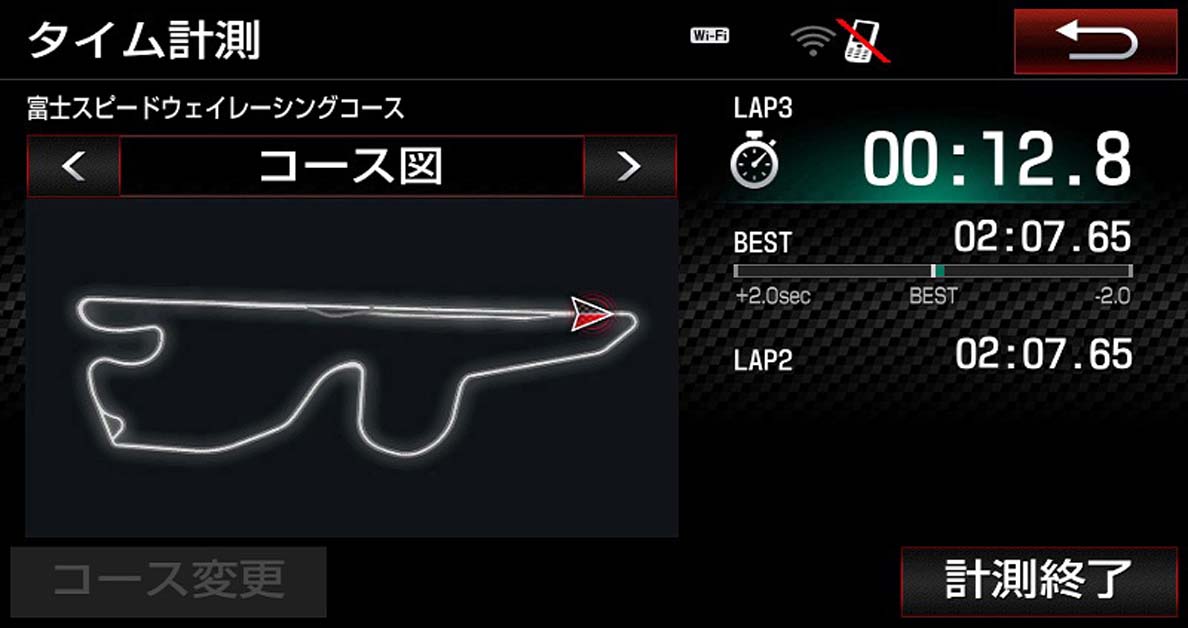Show the previous view with left arrow

pyautogui.click(x=73, y=166)
